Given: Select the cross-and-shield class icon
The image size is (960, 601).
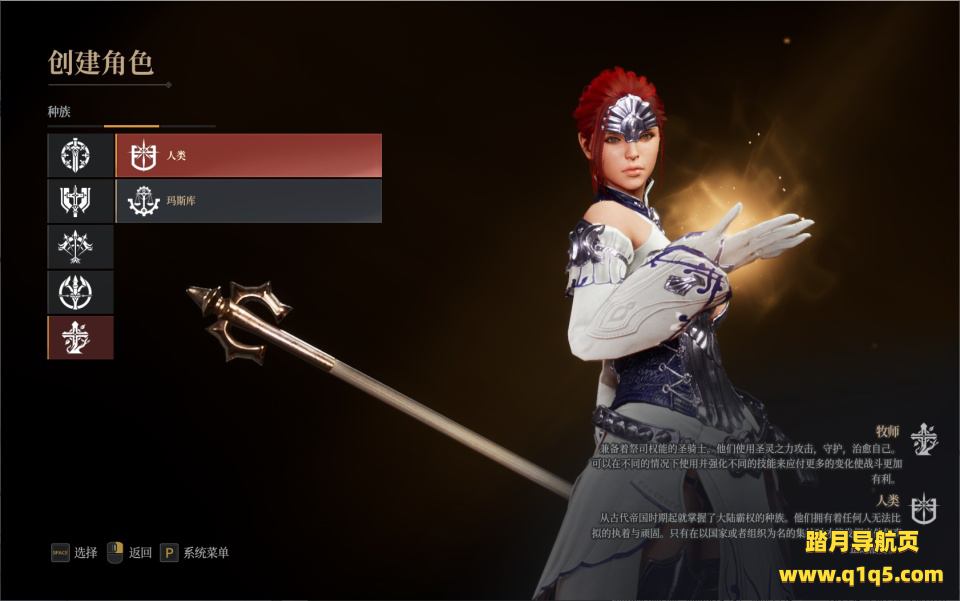Looking at the screenshot, I should tap(80, 201).
